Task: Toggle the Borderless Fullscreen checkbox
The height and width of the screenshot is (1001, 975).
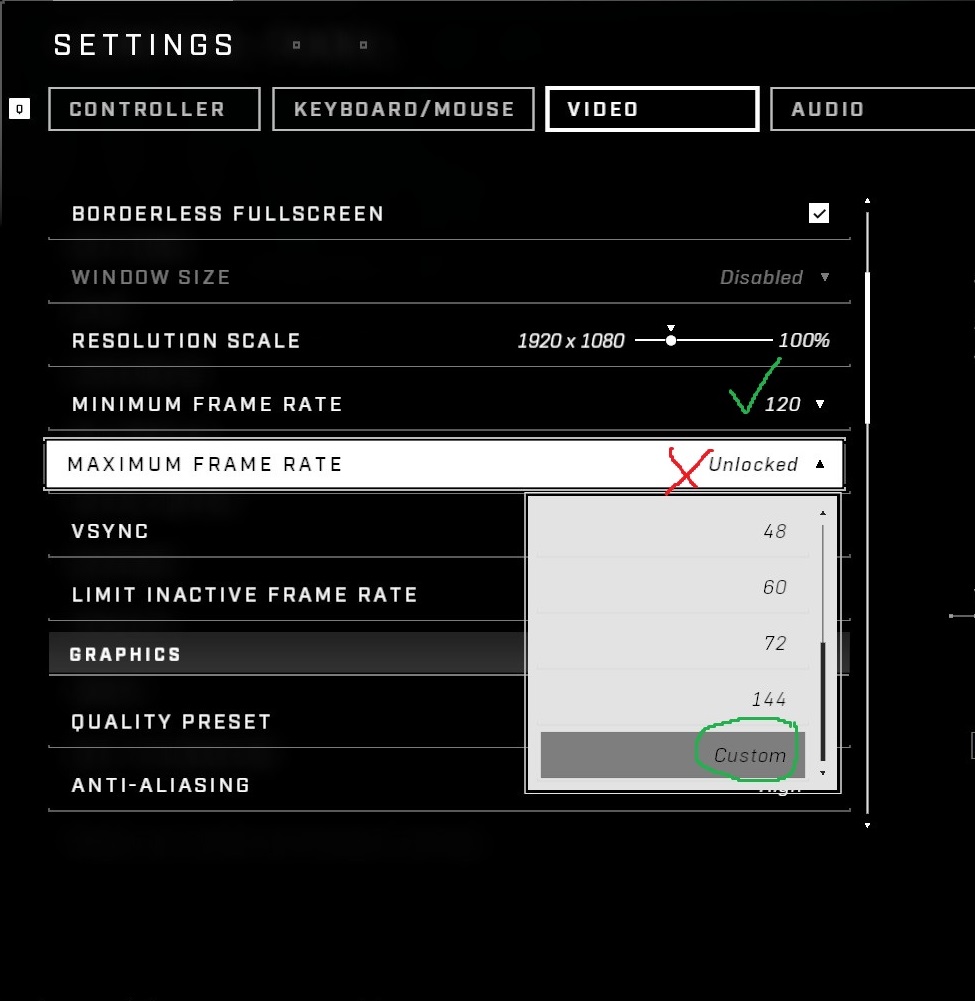Action: pos(819,213)
